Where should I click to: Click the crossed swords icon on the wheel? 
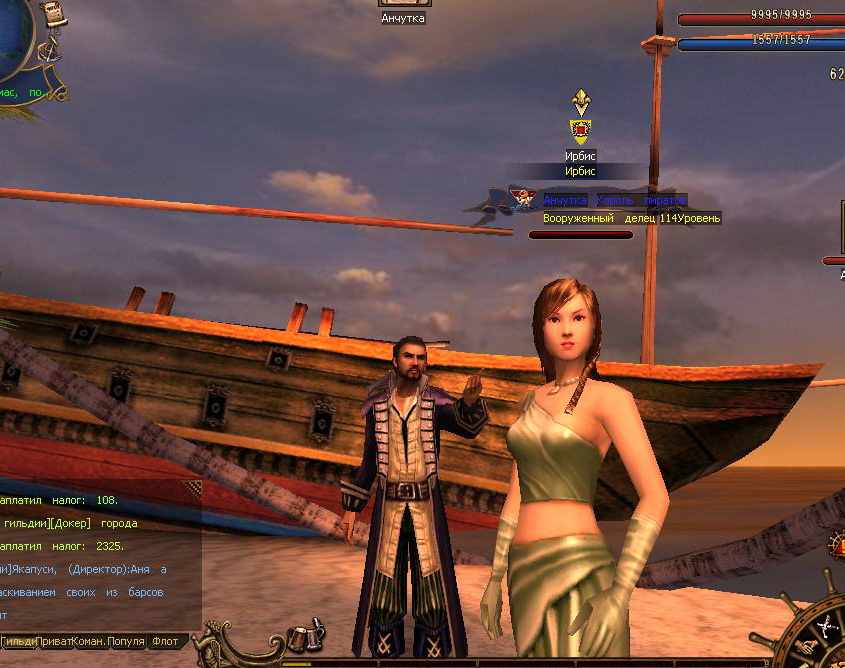(826, 627)
